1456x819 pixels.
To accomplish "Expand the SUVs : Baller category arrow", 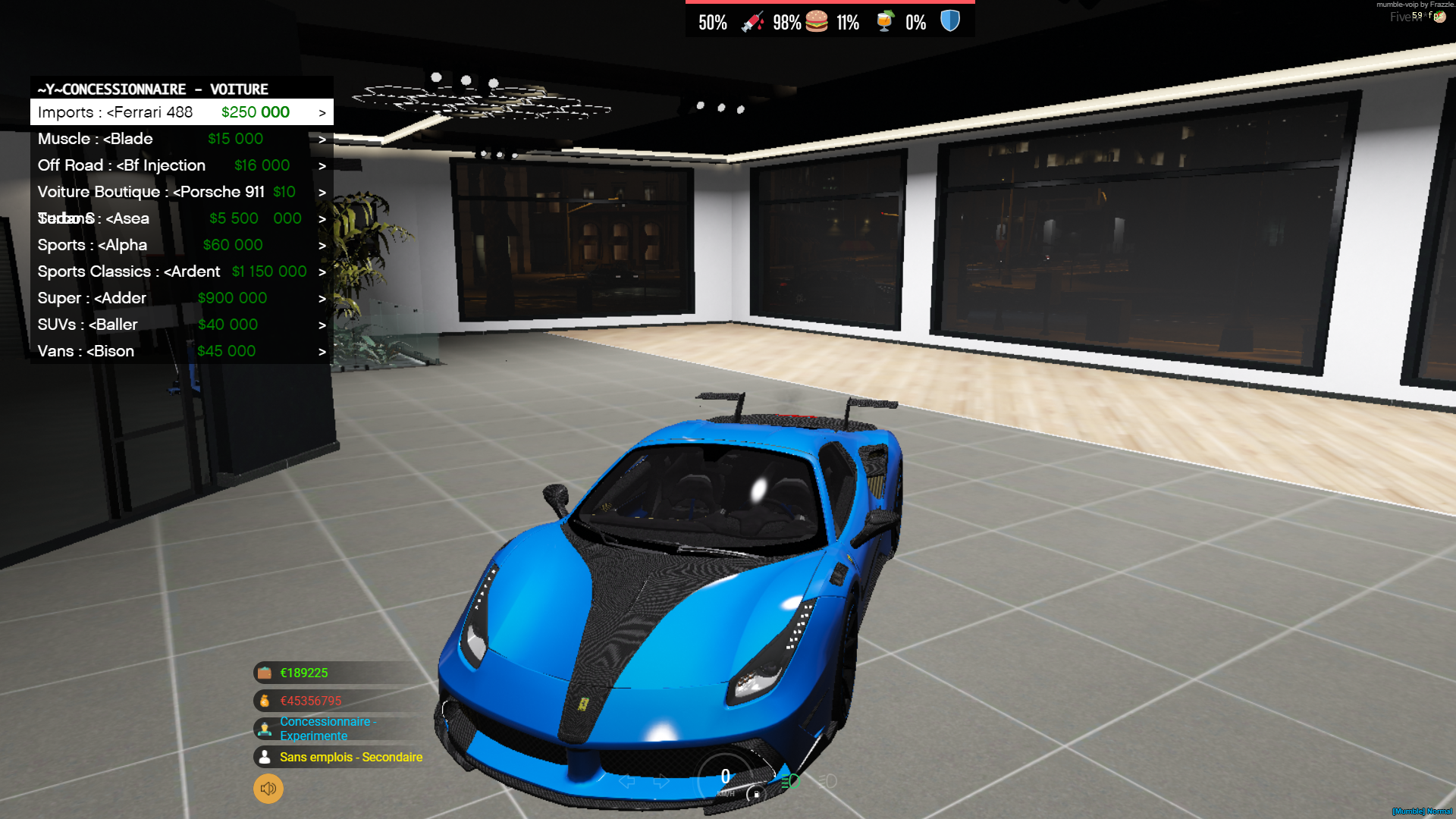I will coord(322,325).
